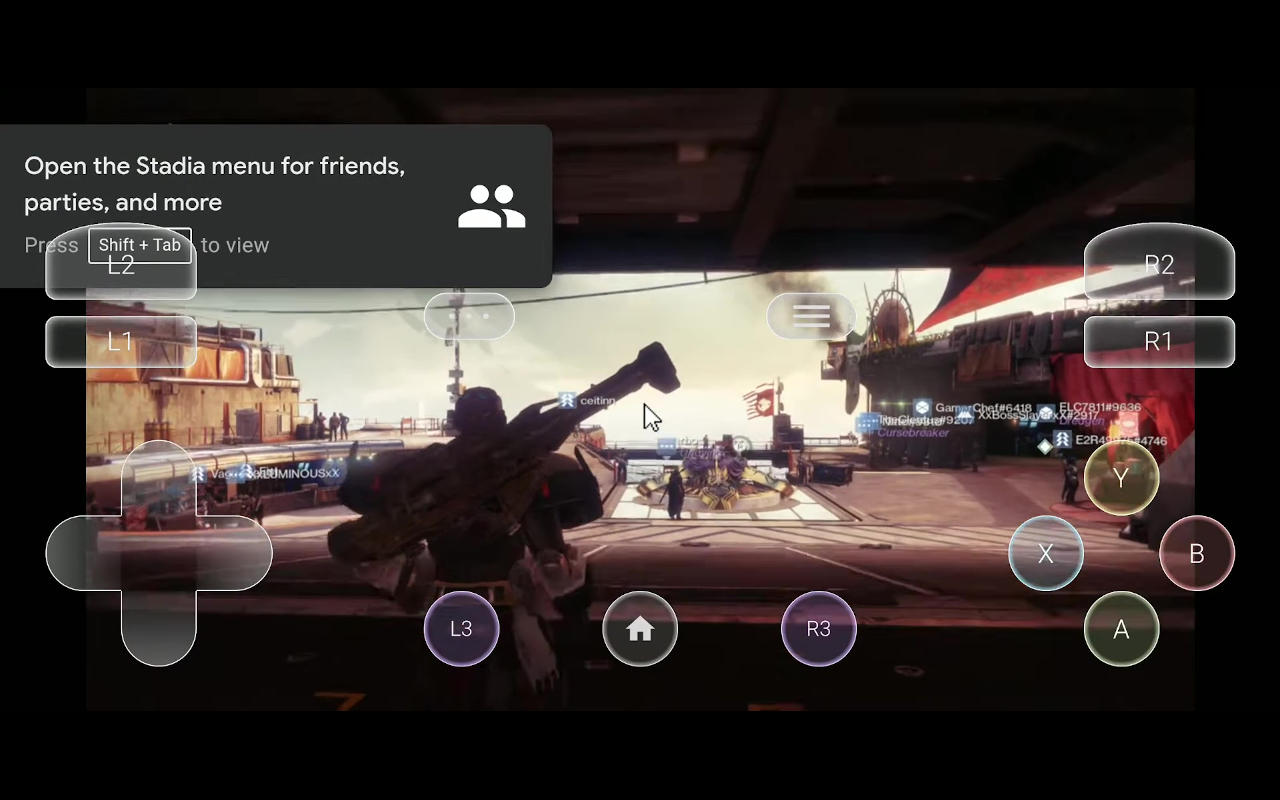Tap the left arm of the D-pad
The width and height of the screenshot is (1280, 800).
[x=83, y=553]
